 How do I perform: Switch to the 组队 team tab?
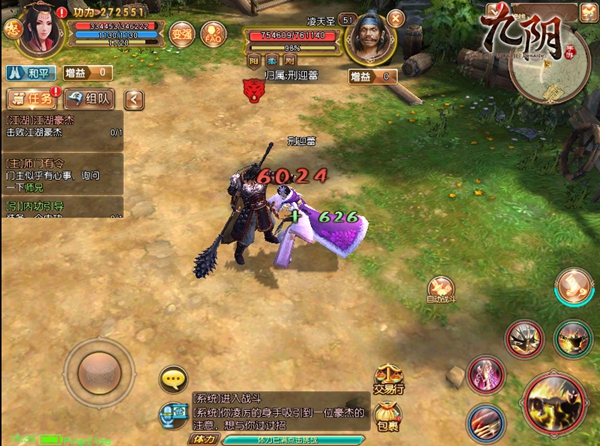92,98
